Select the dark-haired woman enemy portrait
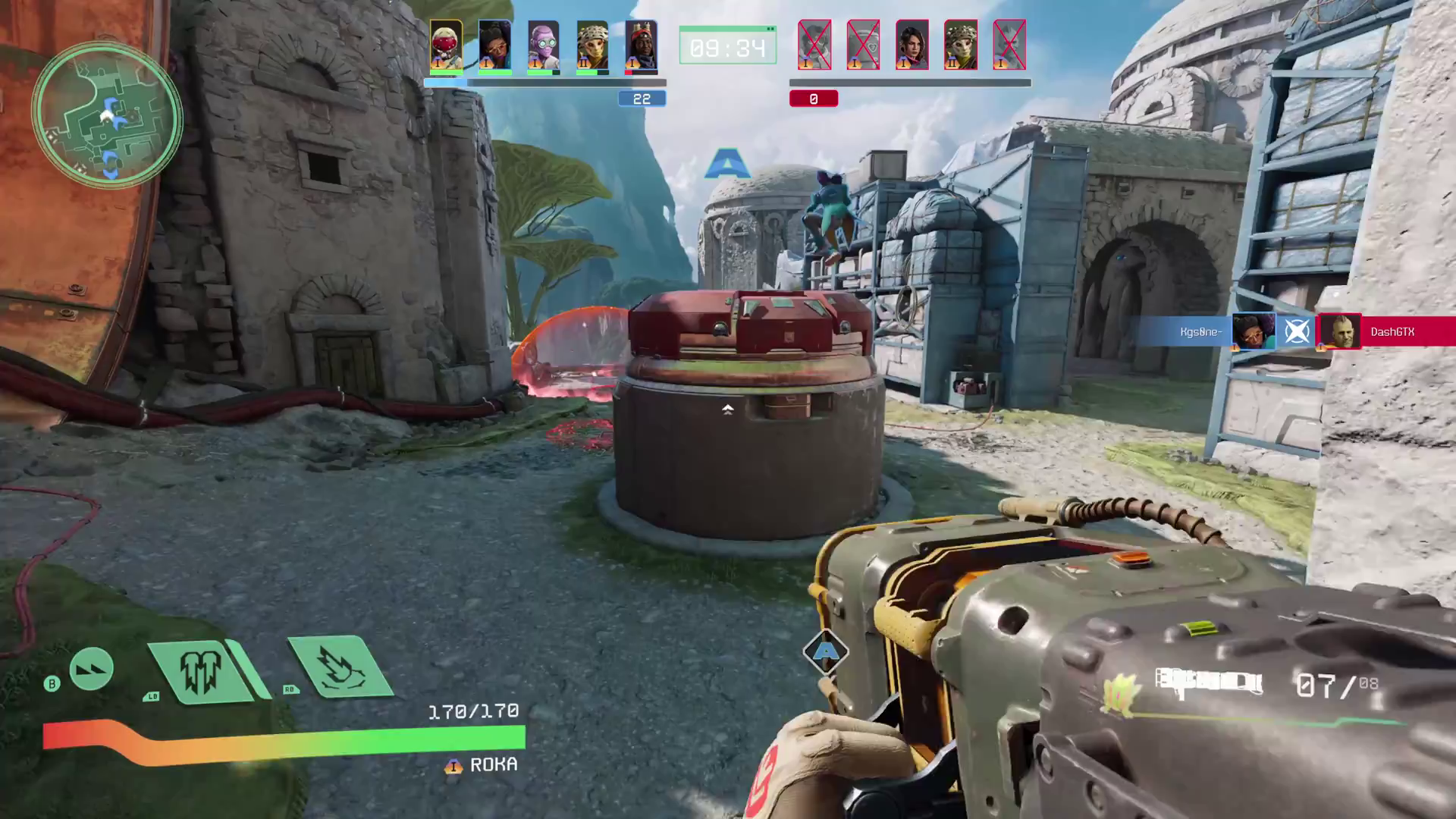This screenshot has height=819, width=1456. click(x=912, y=45)
